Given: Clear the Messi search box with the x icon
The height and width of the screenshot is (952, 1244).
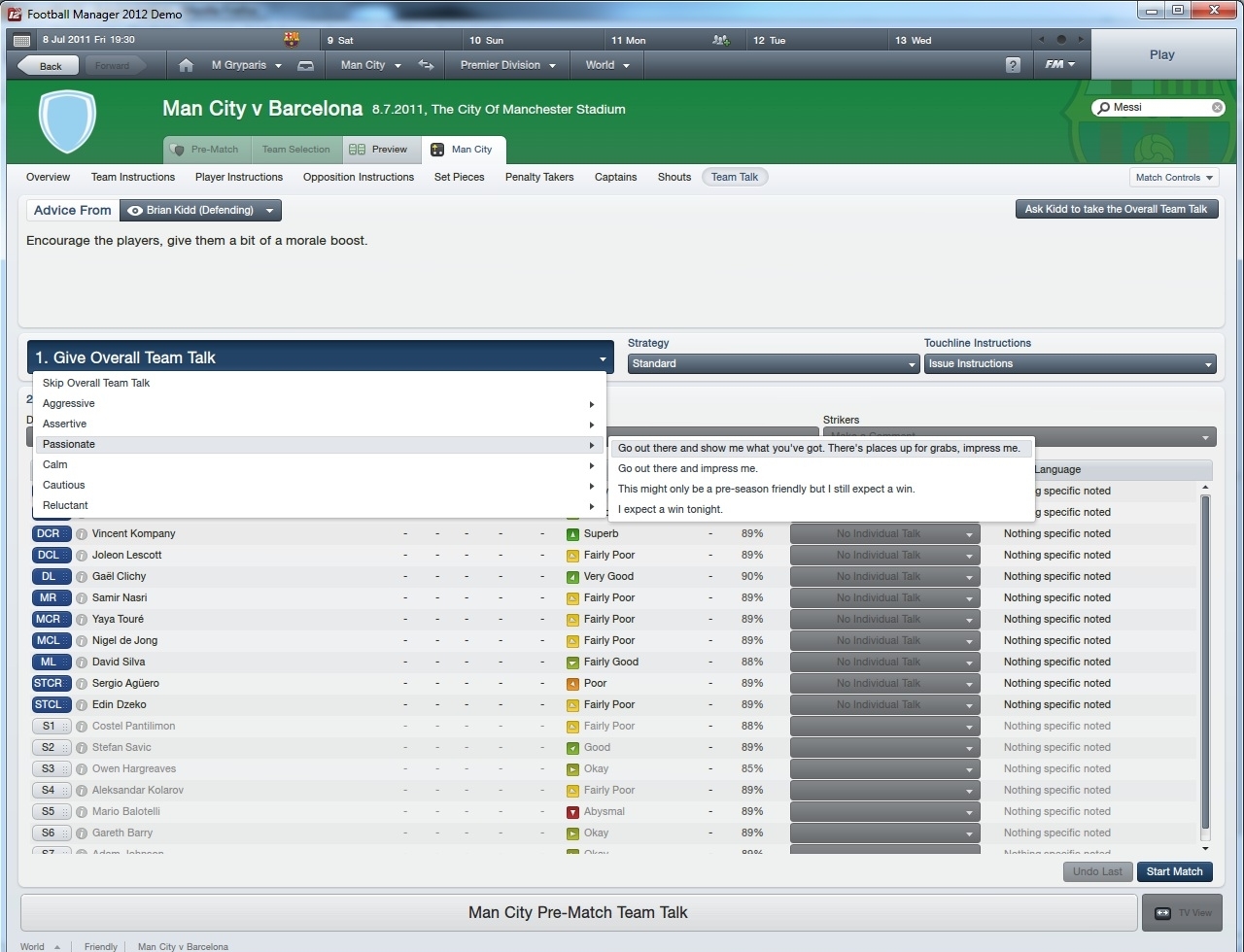Looking at the screenshot, I should (1216, 107).
